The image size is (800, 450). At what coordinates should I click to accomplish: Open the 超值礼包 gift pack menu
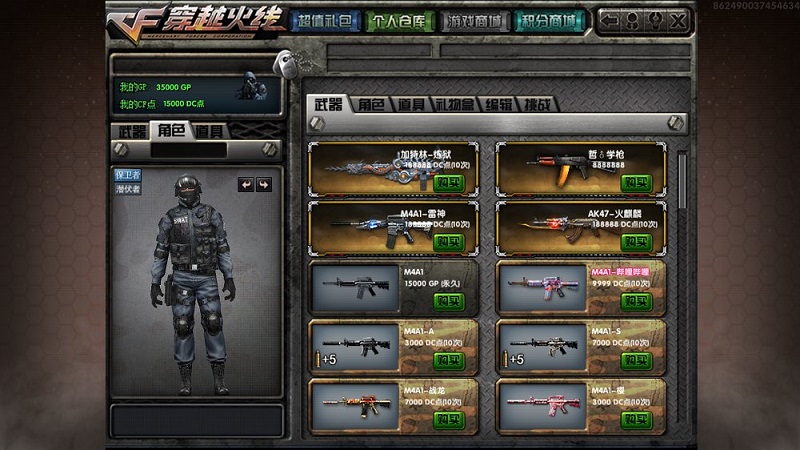click(324, 20)
